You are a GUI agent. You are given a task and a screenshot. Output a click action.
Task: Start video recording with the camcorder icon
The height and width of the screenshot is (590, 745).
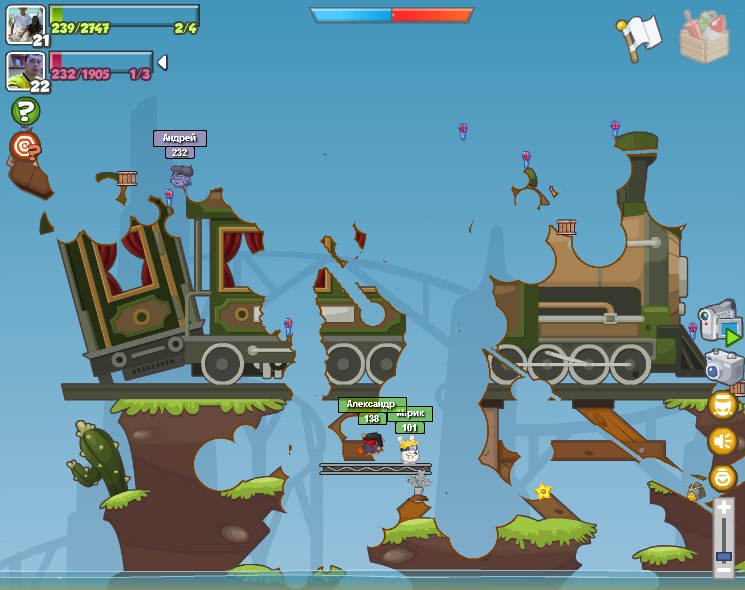719,322
